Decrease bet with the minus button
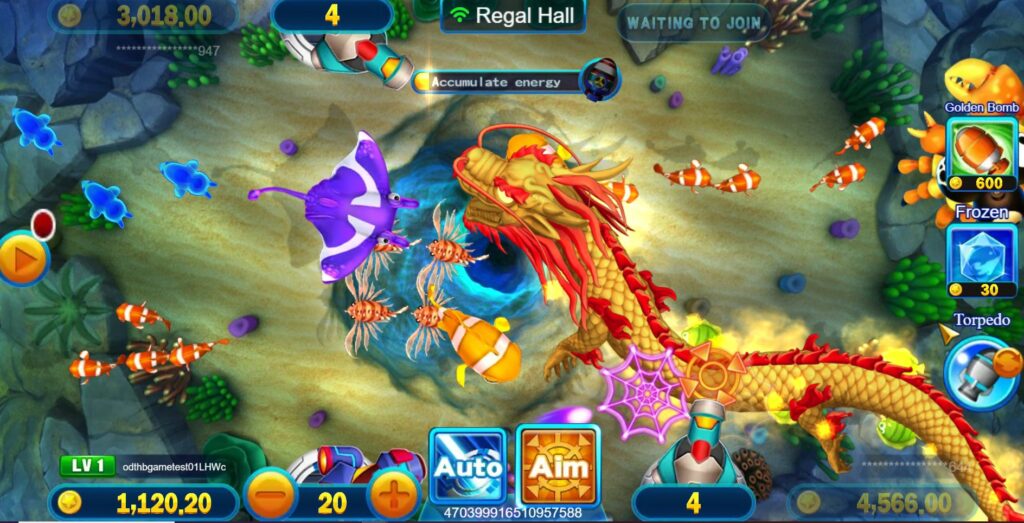The image size is (1024, 523). [270, 495]
